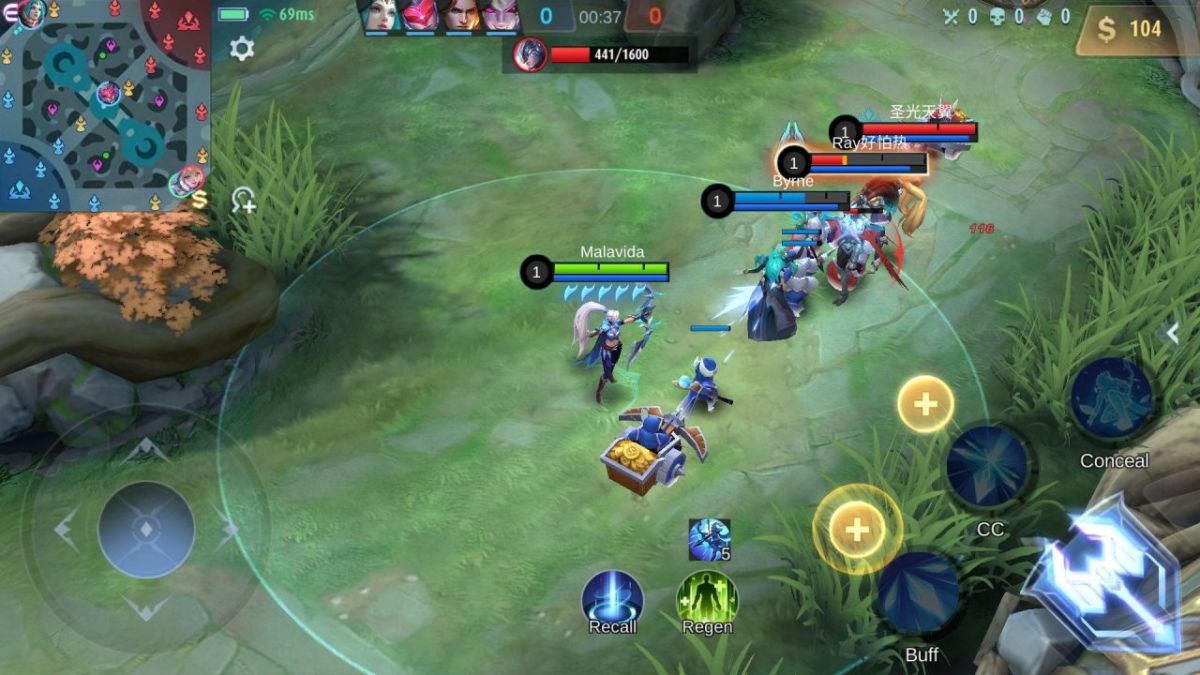Upgrade the CC skill with plus button
The image size is (1200, 675).
point(925,404)
